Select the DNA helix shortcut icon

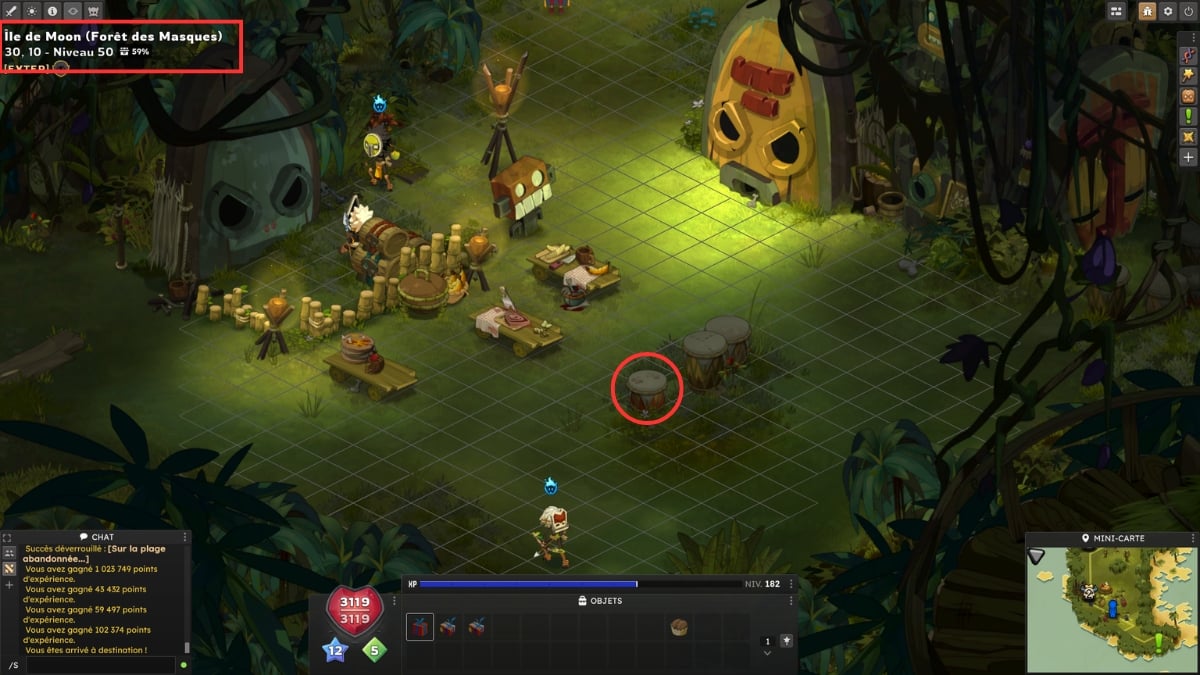1188,53
